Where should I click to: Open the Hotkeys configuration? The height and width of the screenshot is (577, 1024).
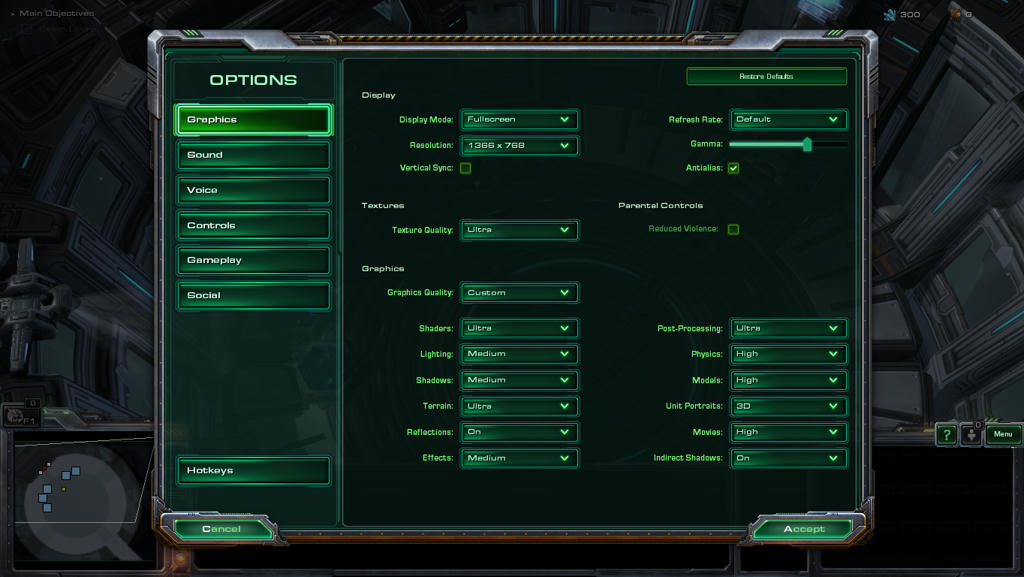[x=253, y=470]
